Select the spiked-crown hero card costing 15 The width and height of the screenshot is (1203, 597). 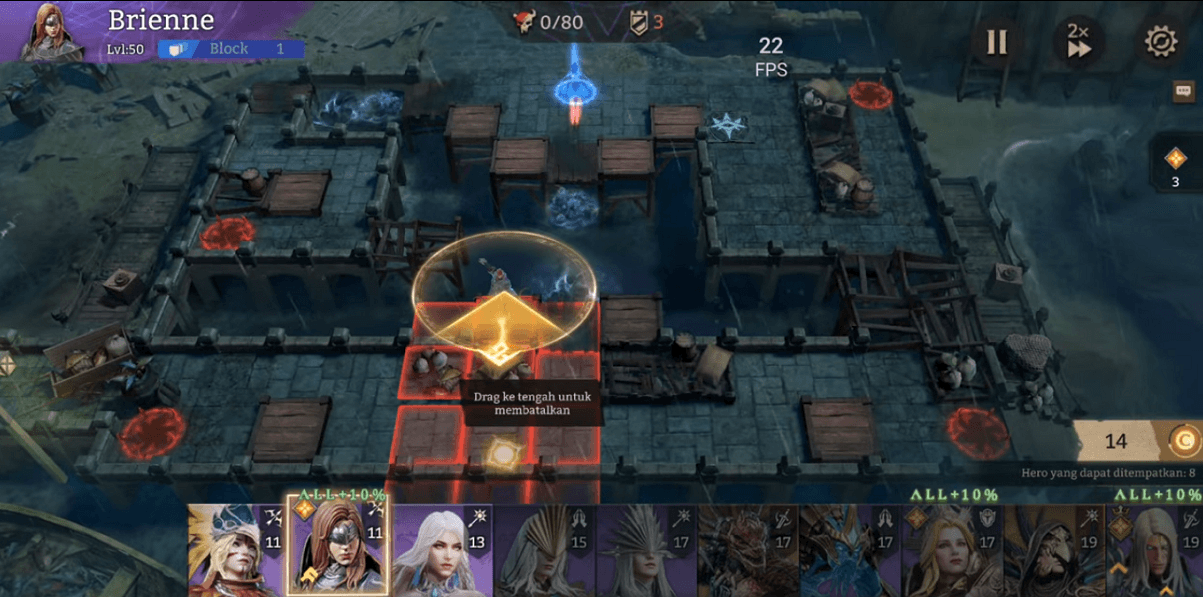coord(541,550)
